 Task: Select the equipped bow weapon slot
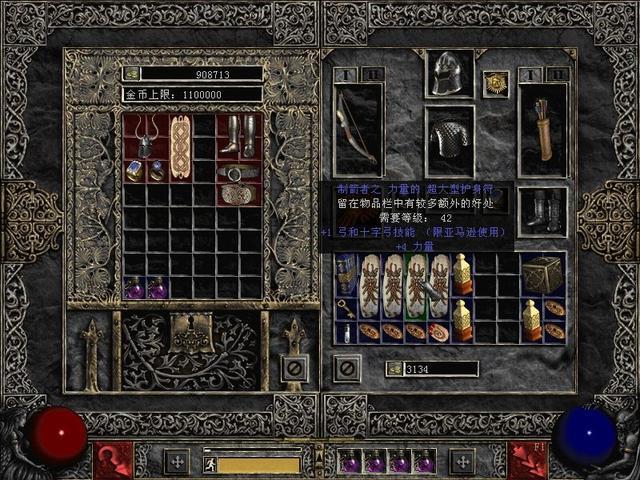[x=357, y=129]
